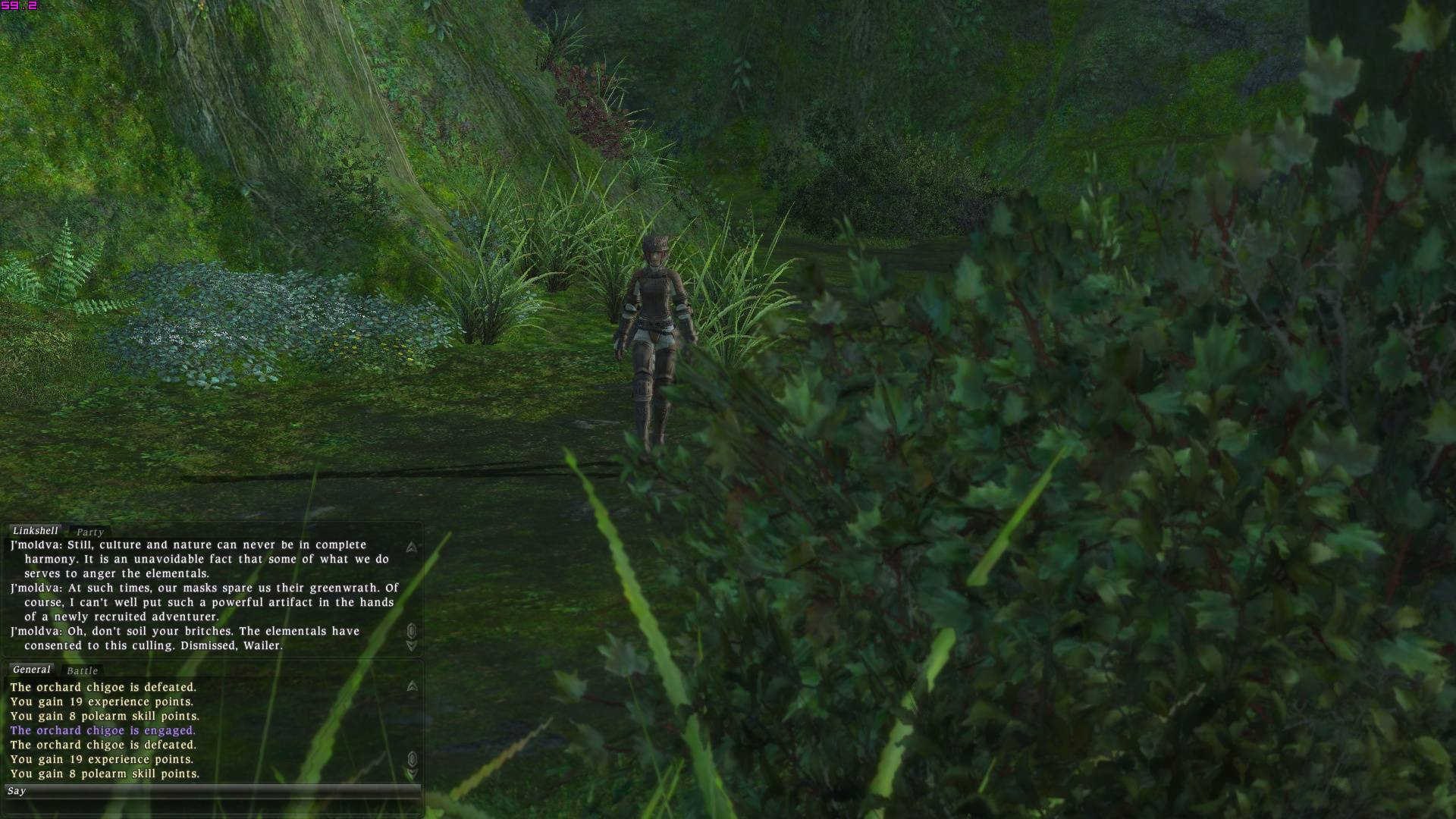The height and width of the screenshot is (819, 1456).
Task: Click the Linkshell log's down arrow
Action: [x=412, y=646]
